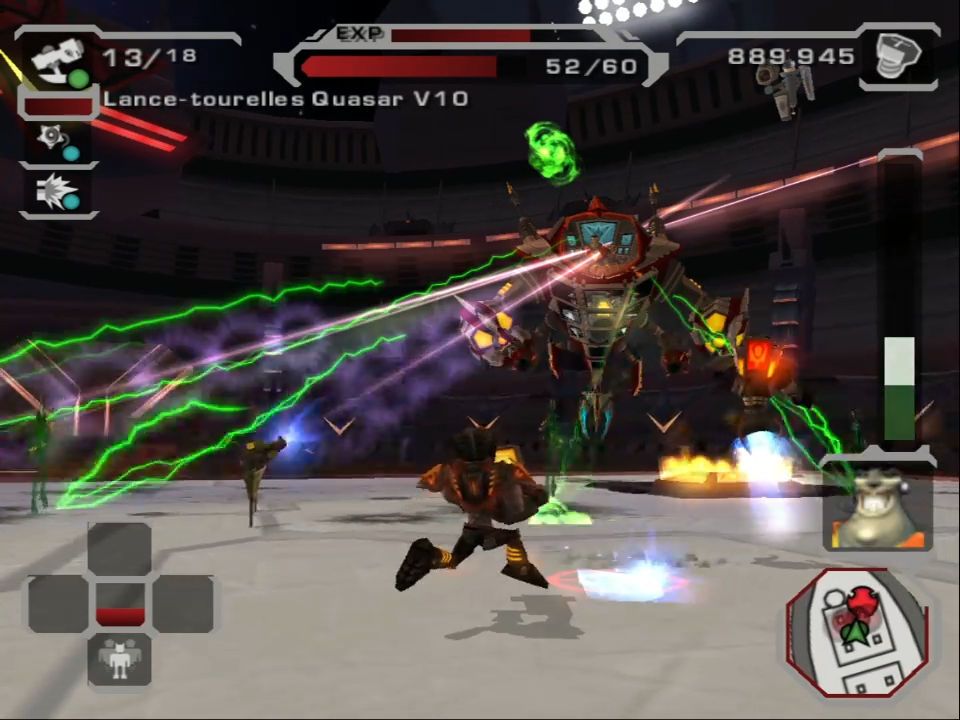This screenshot has width=960, height=720.
Task: Select the combat bot squad command
Action: pos(120,659)
